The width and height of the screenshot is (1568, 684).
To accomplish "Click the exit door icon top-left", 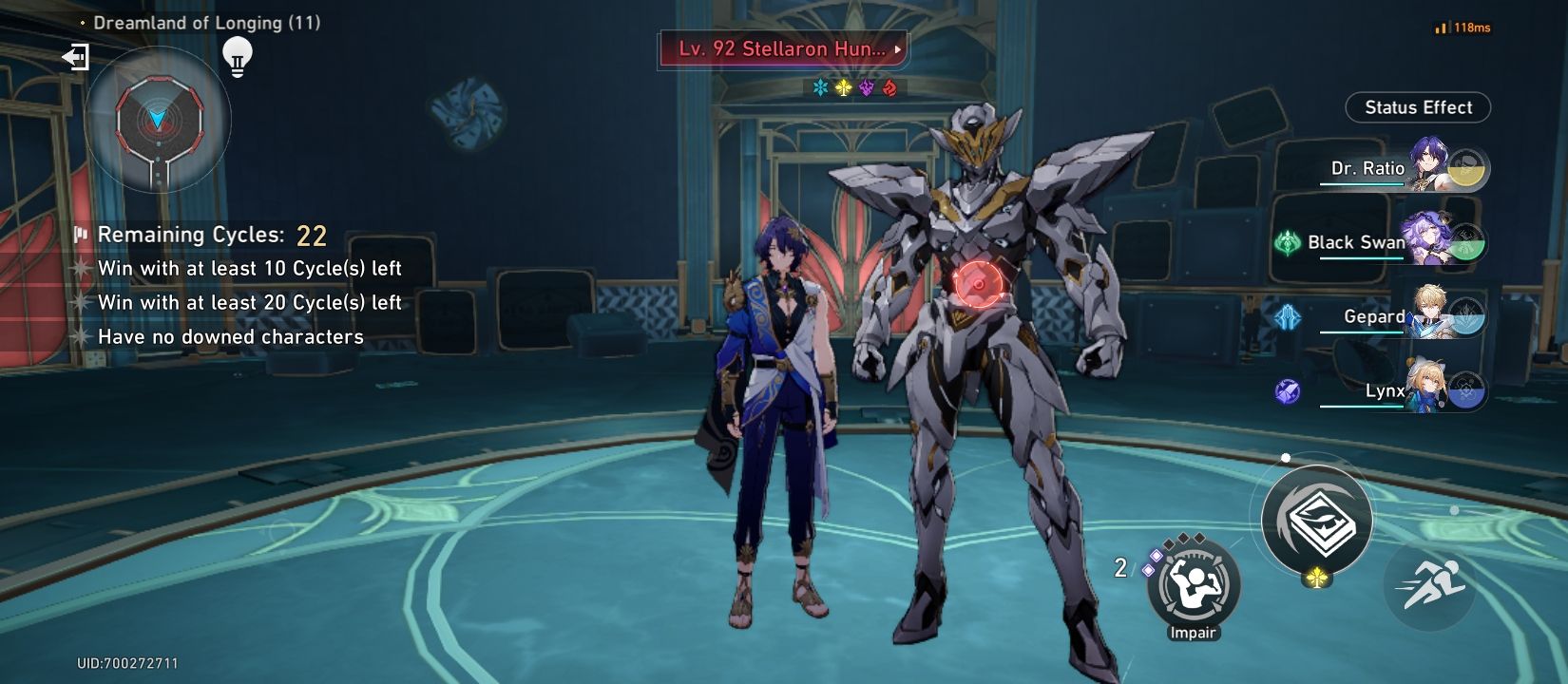I will 75,59.
